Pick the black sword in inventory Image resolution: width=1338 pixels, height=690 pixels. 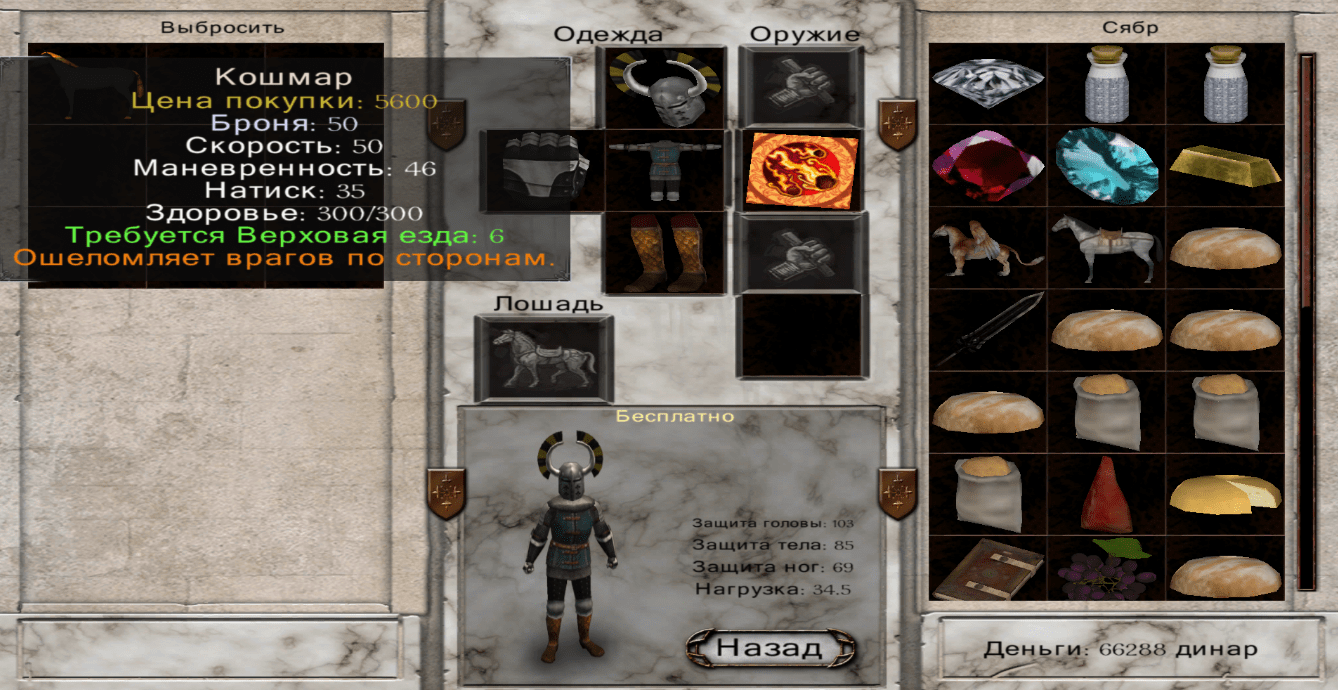click(988, 331)
